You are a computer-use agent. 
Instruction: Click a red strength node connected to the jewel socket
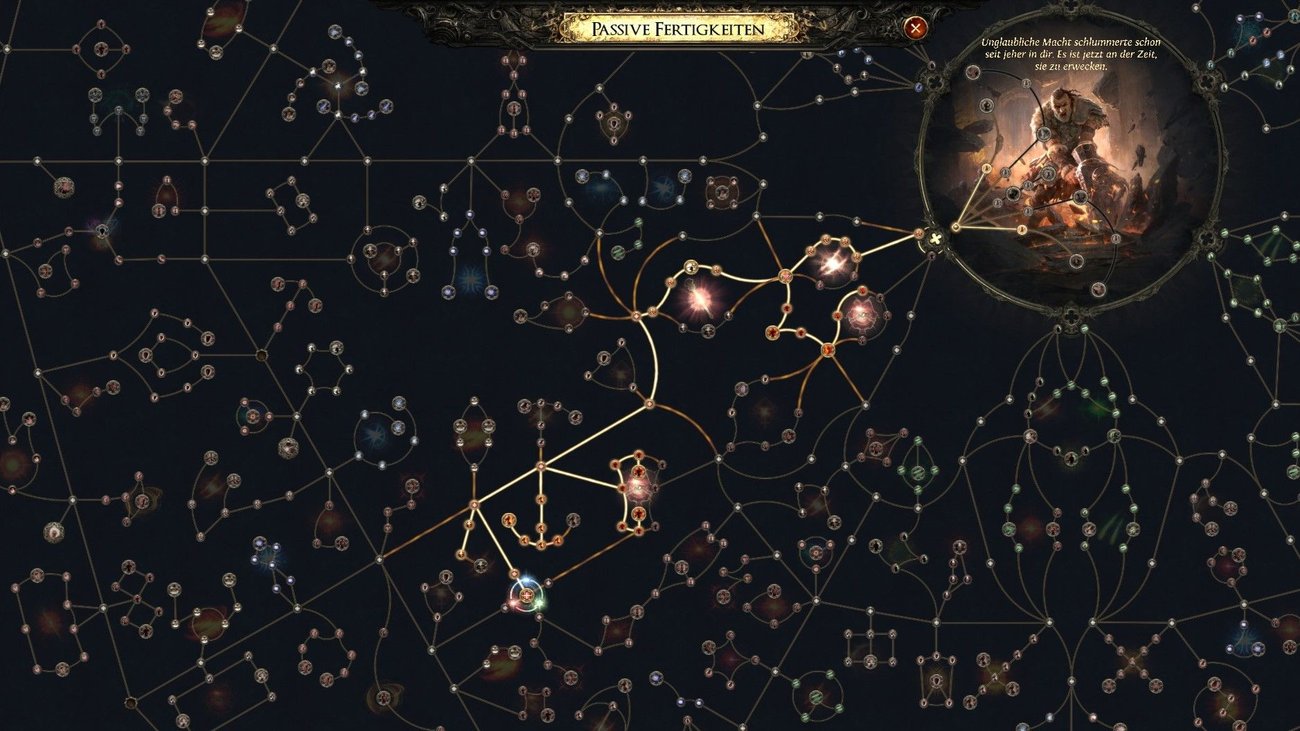[x=919, y=232]
